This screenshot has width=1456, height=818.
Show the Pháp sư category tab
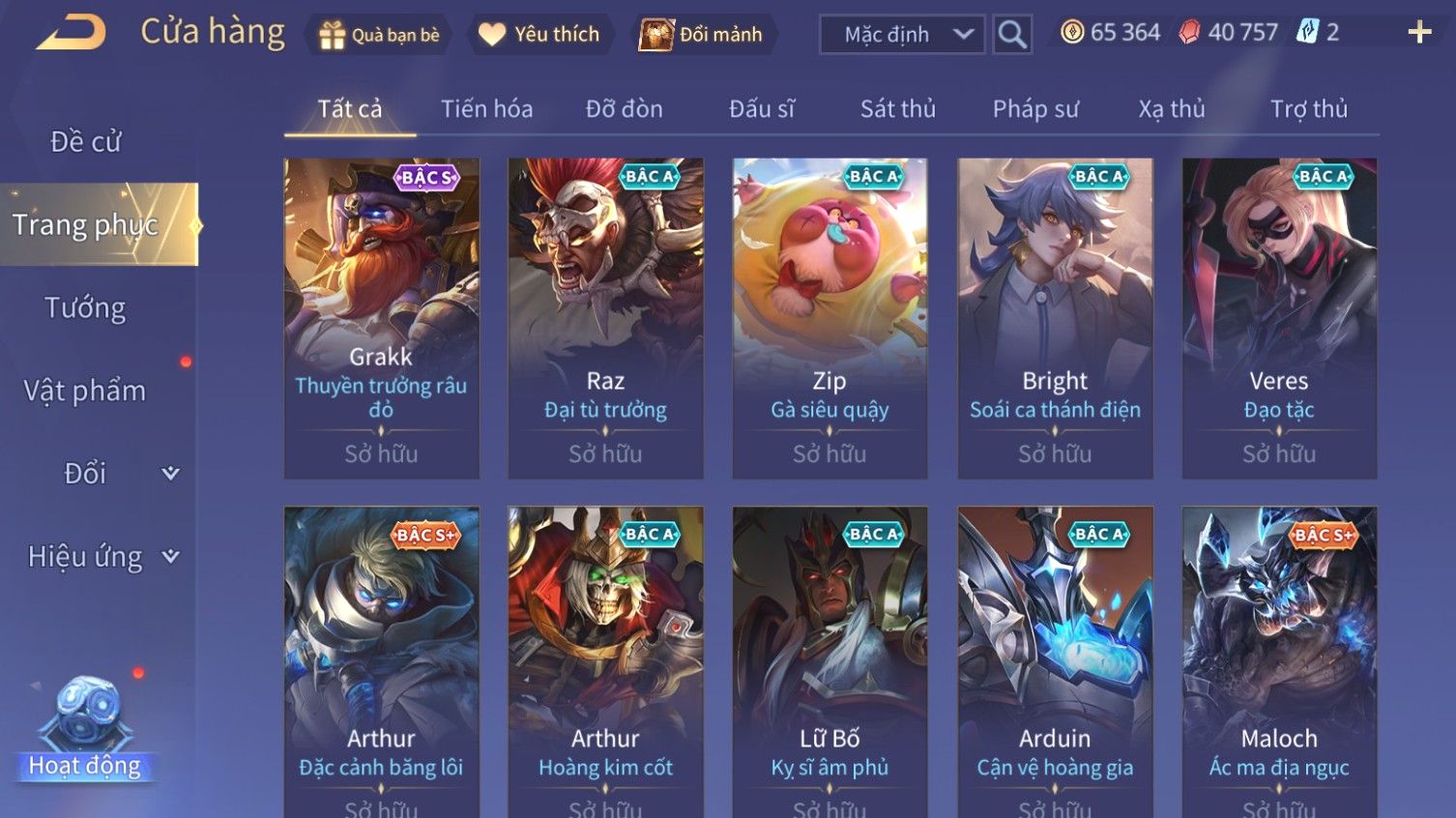pos(1034,109)
